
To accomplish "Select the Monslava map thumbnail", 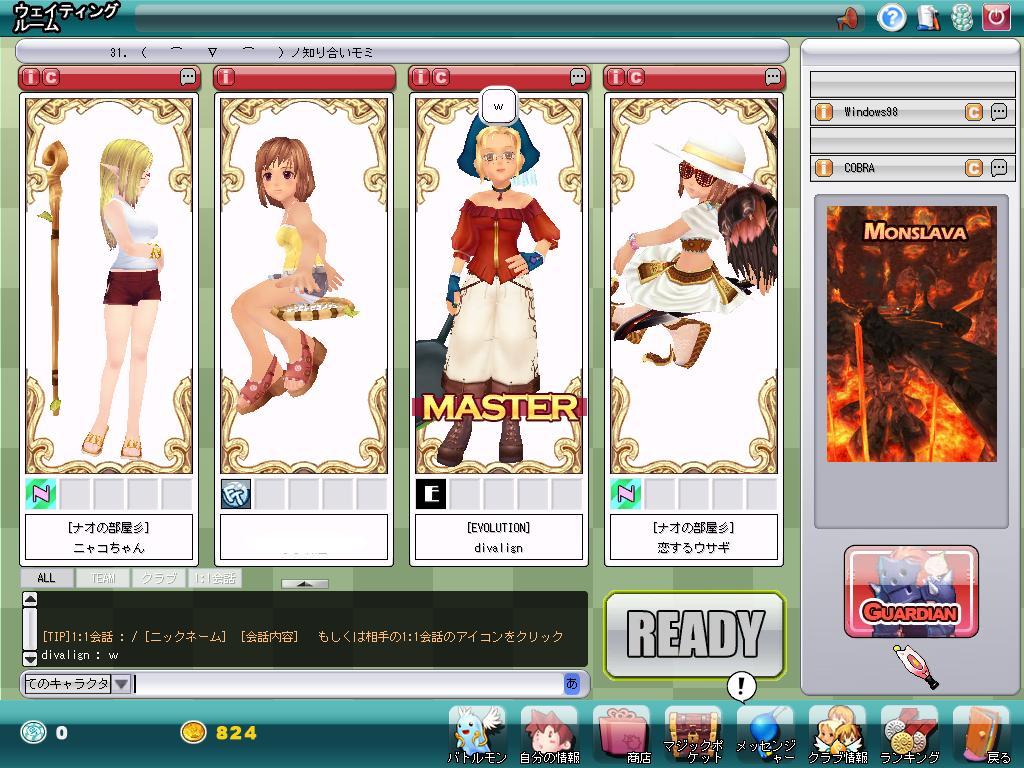I will click(911, 334).
